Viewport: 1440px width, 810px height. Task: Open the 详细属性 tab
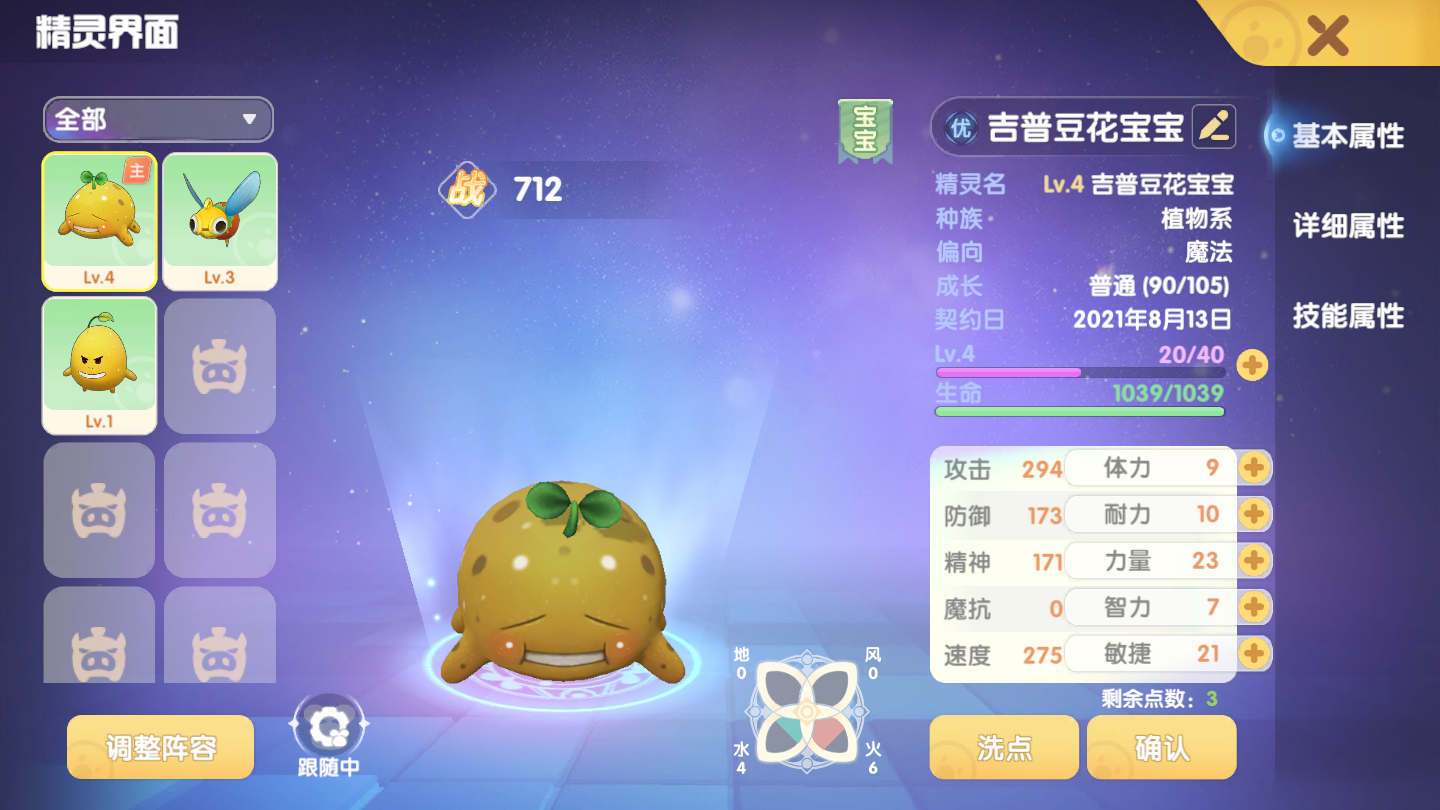(1347, 226)
